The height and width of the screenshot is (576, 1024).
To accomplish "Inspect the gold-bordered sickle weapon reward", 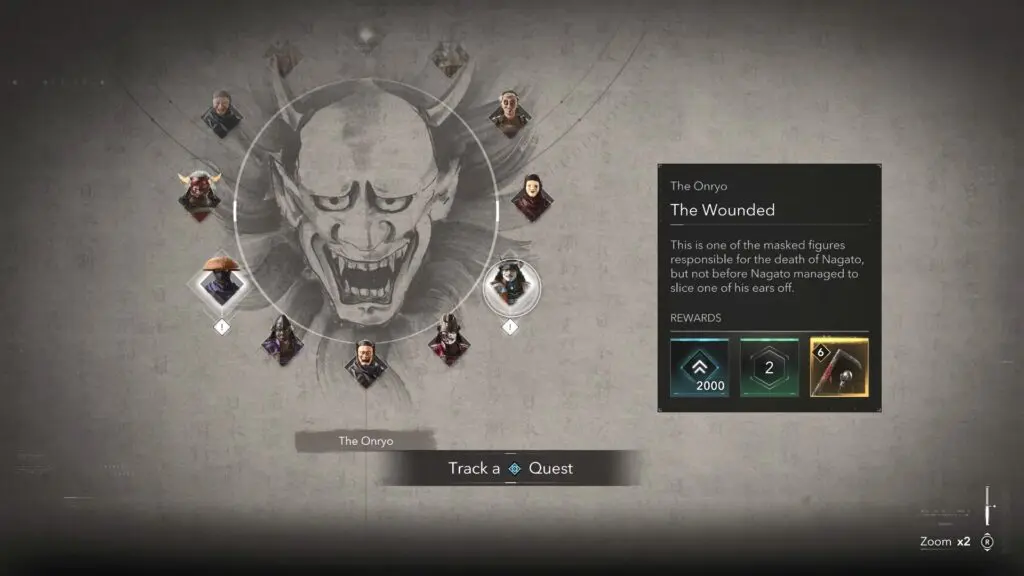I will 839,368.
